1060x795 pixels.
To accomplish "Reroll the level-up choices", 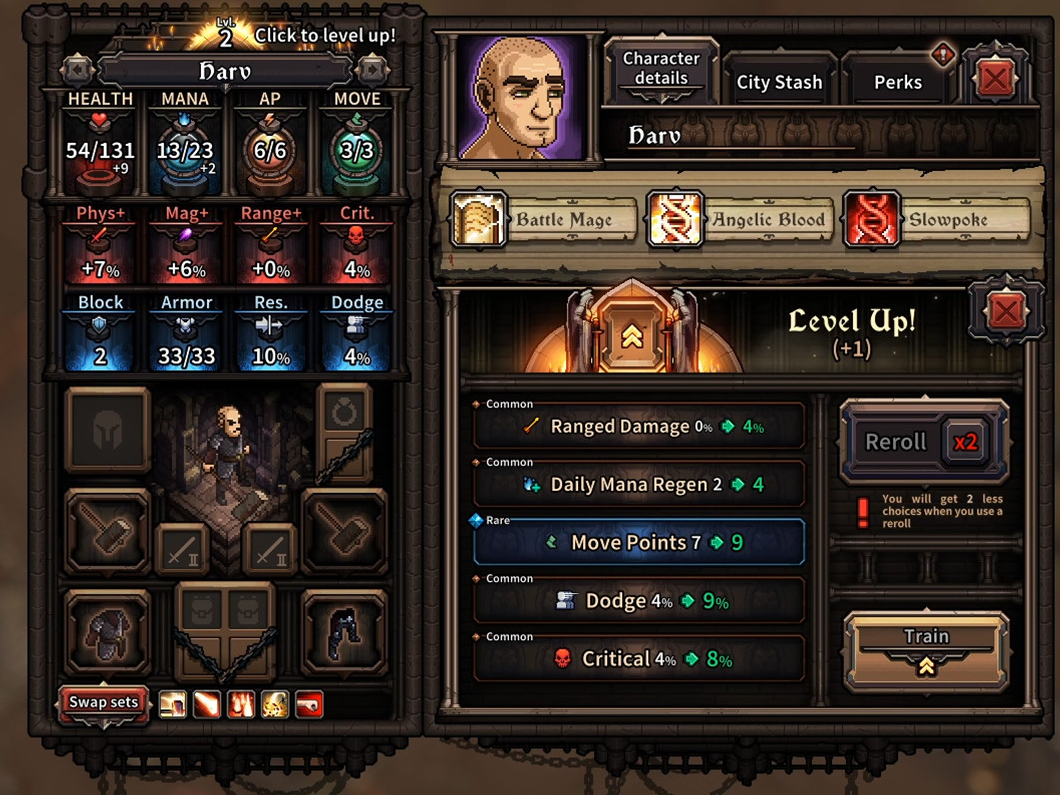I will click(x=924, y=442).
